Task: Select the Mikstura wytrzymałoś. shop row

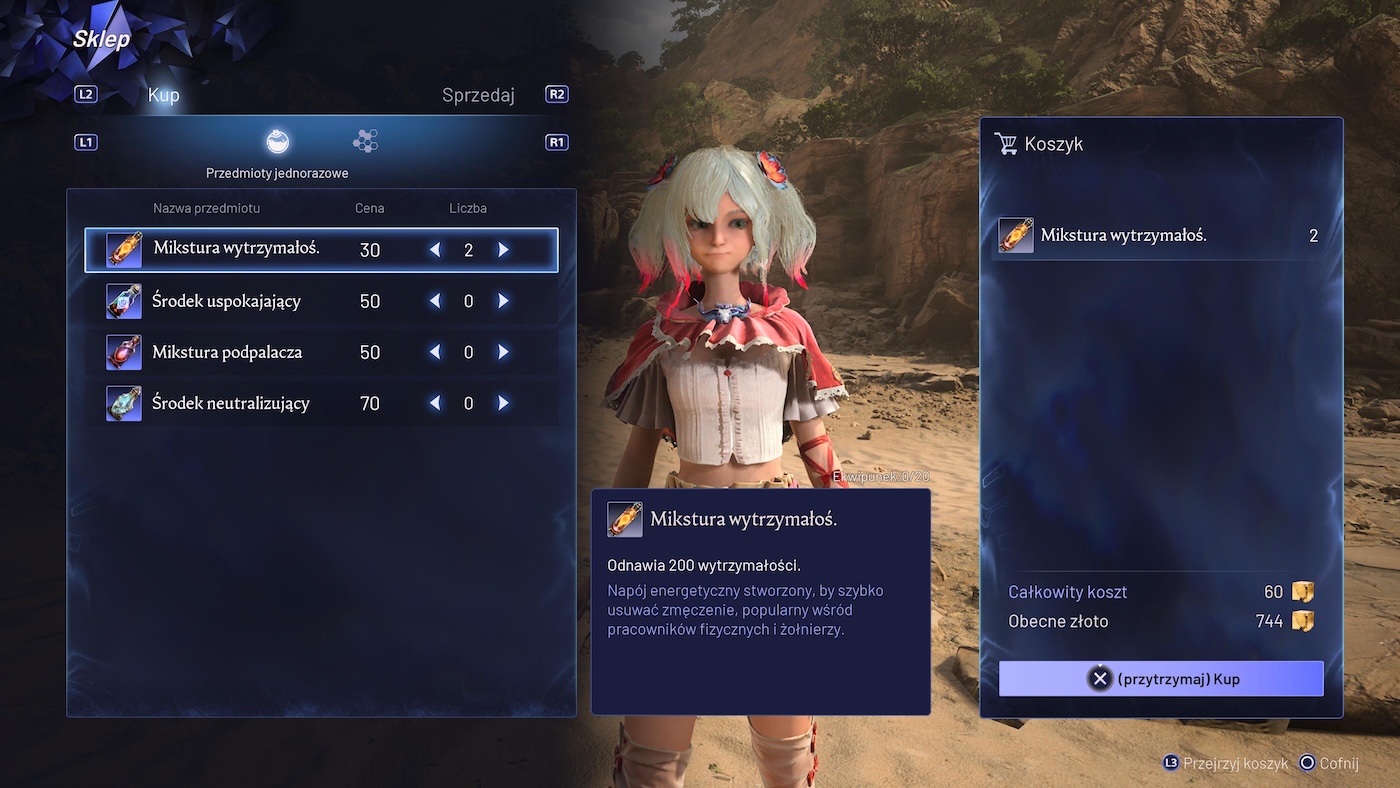Action: [x=236, y=249]
